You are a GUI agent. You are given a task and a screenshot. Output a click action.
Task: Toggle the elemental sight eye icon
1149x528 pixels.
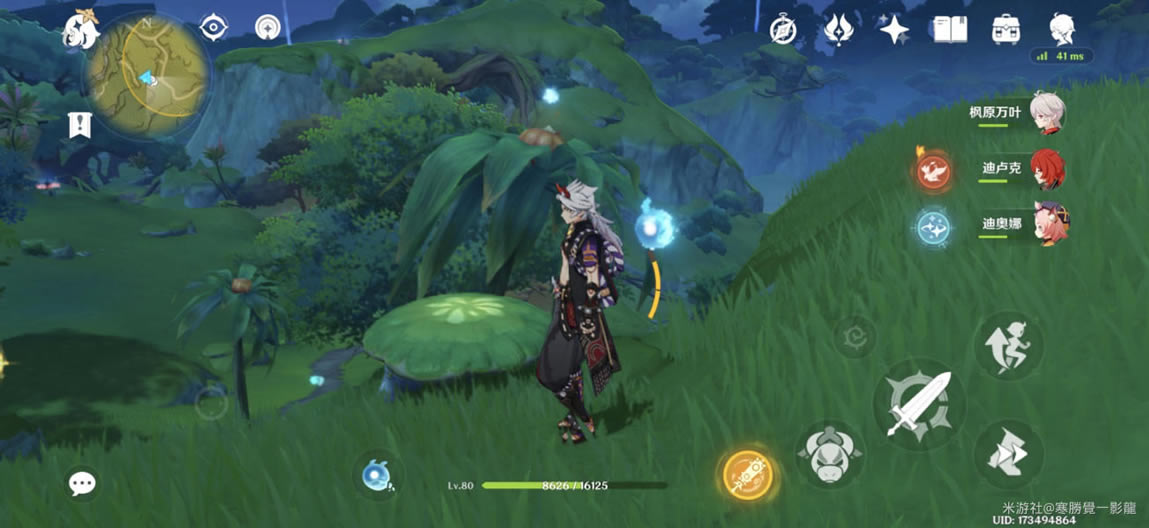point(213,28)
